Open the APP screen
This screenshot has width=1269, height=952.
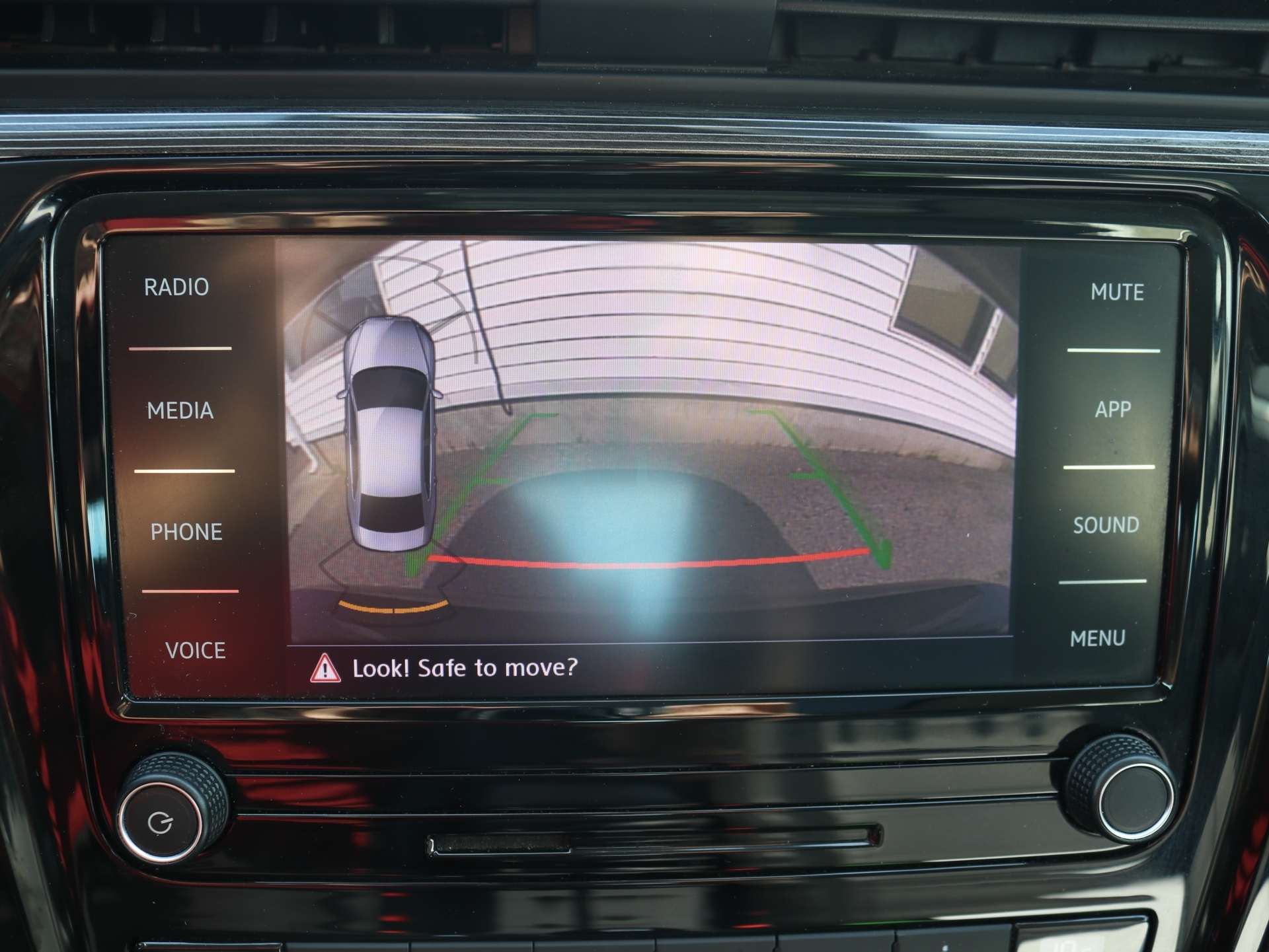point(1113,410)
